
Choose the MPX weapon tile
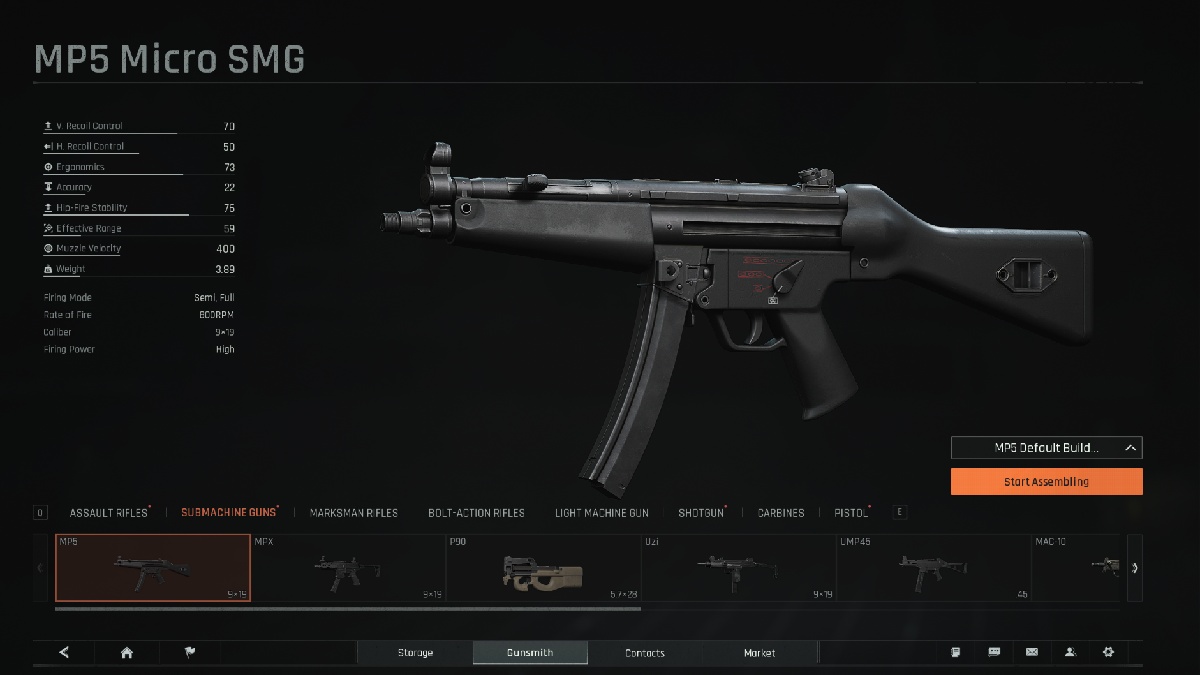pyautogui.click(x=347, y=568)
